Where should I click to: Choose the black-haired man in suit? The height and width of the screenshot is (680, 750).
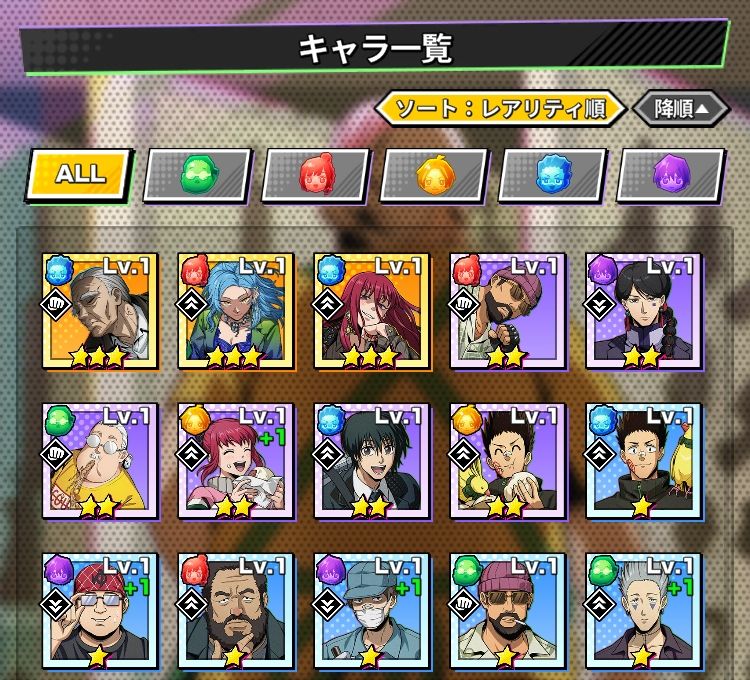pyautogui.click(x=371, y=462)
